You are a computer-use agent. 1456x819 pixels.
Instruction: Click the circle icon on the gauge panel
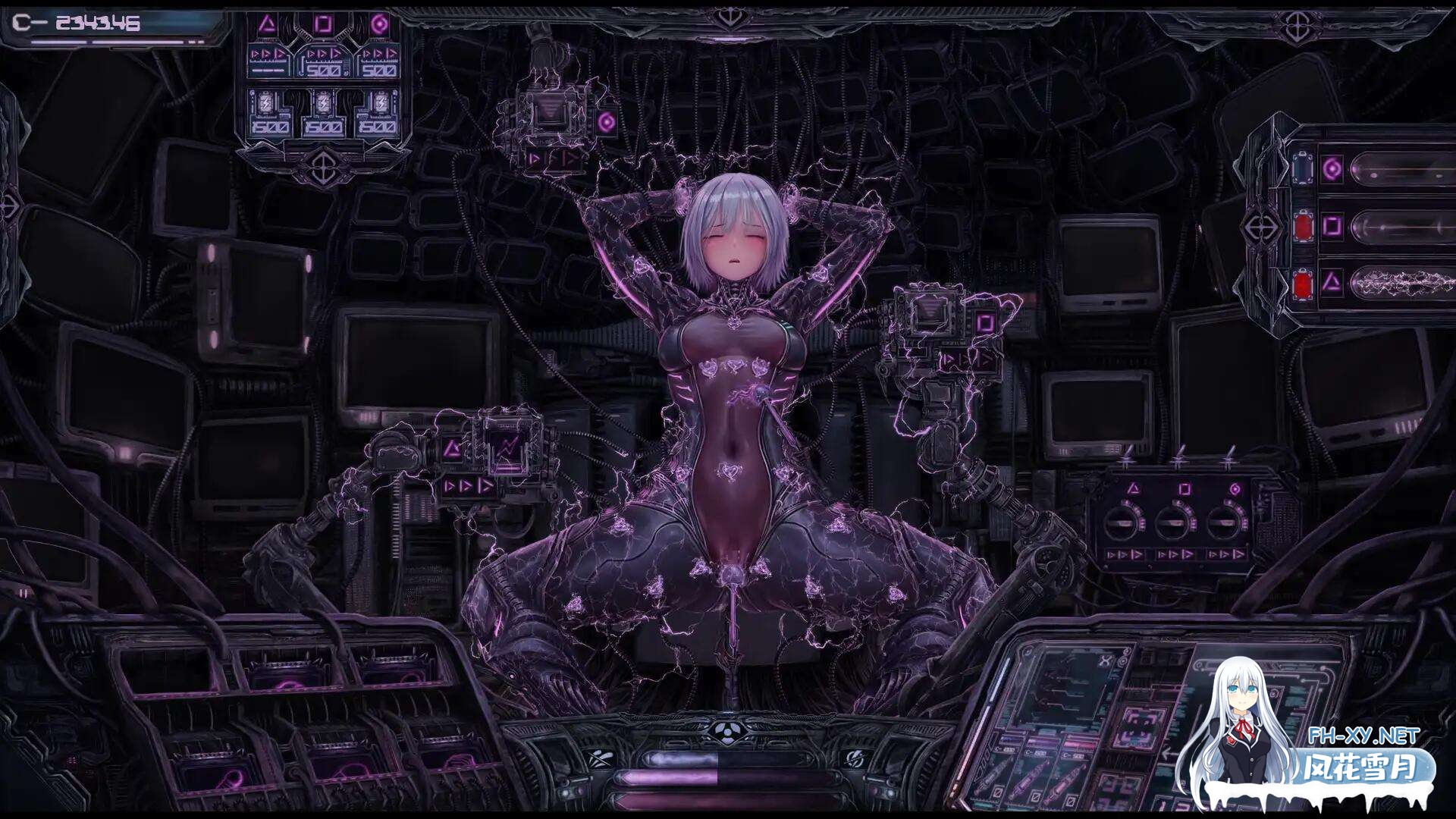point(1332,168)
